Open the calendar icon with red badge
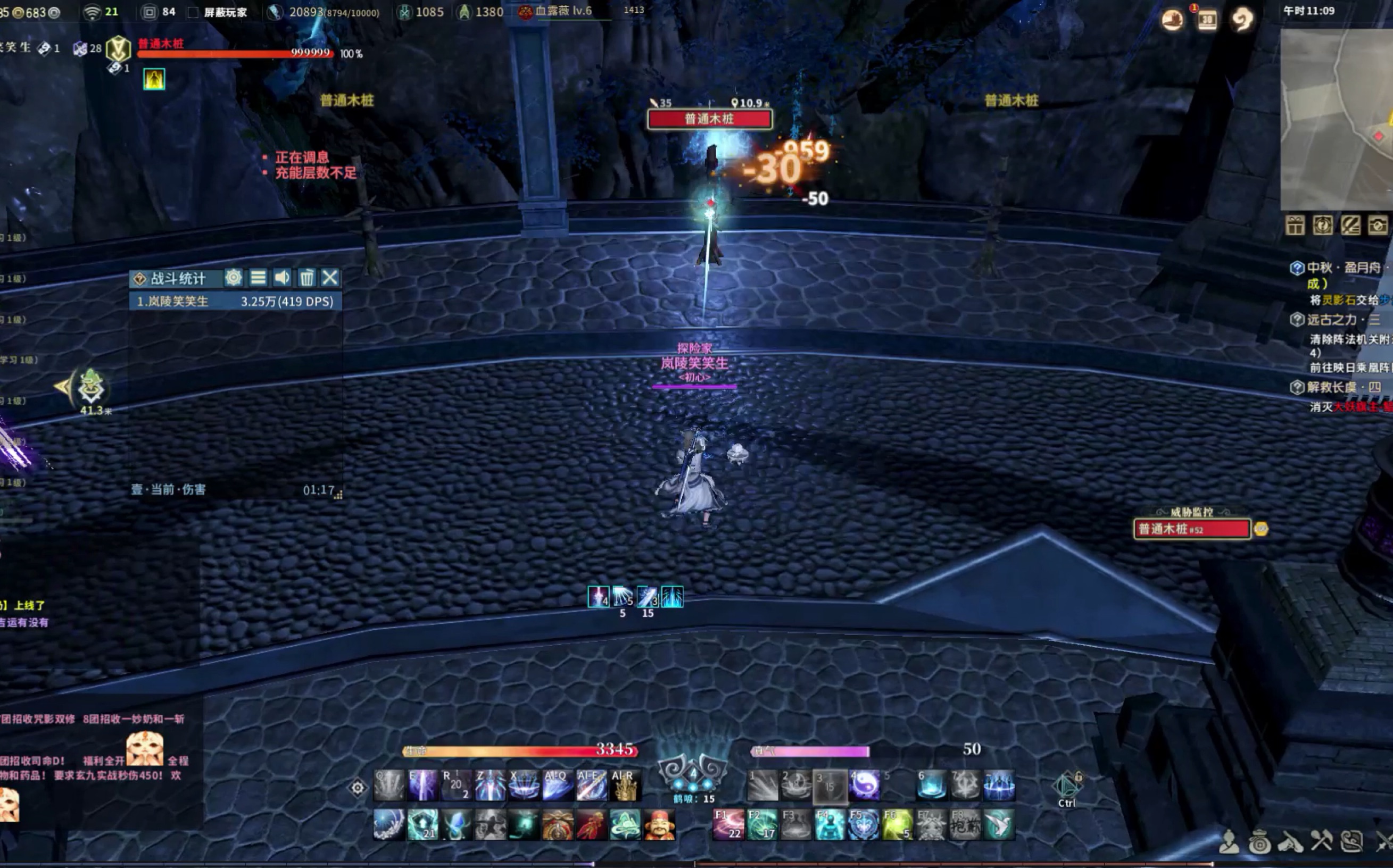 [x=1206, y=20]
